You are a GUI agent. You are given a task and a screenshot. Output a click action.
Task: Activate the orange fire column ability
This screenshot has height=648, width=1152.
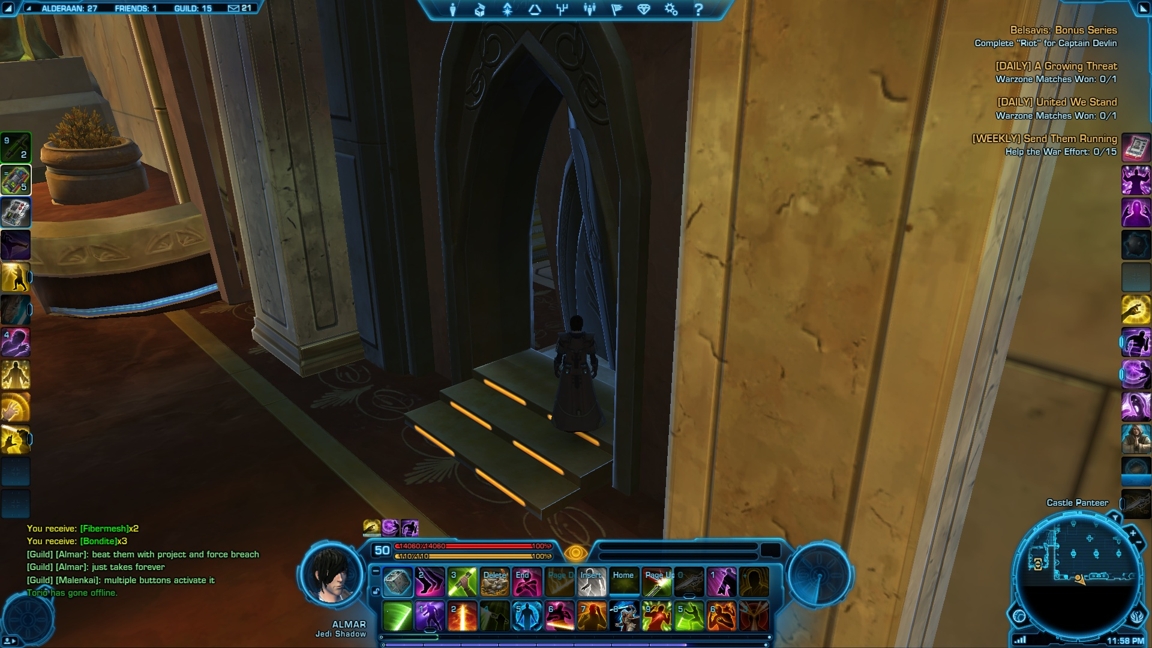point(462,616)
